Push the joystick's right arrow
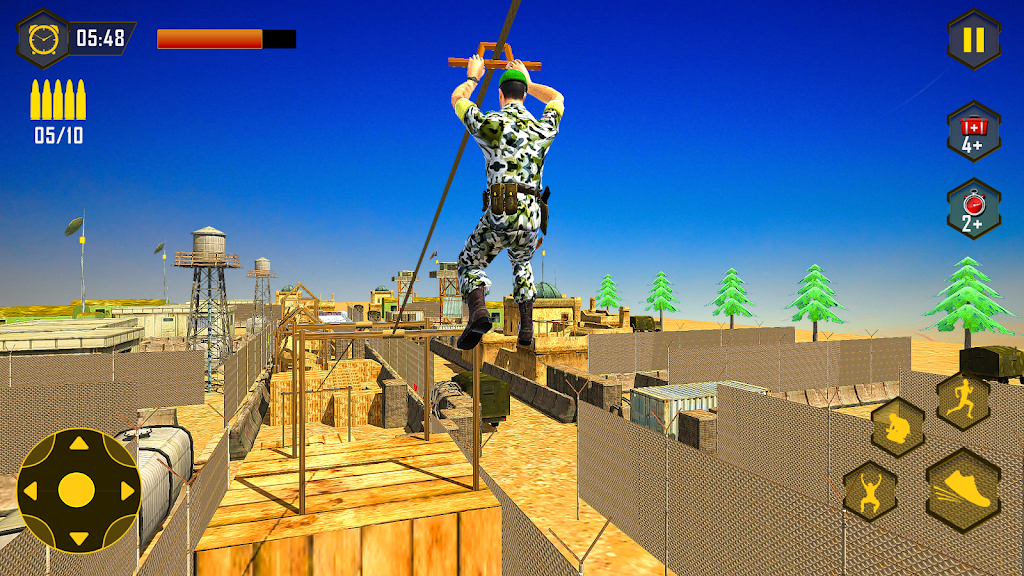Screen dimensions: 1024x576 point(126,491)
